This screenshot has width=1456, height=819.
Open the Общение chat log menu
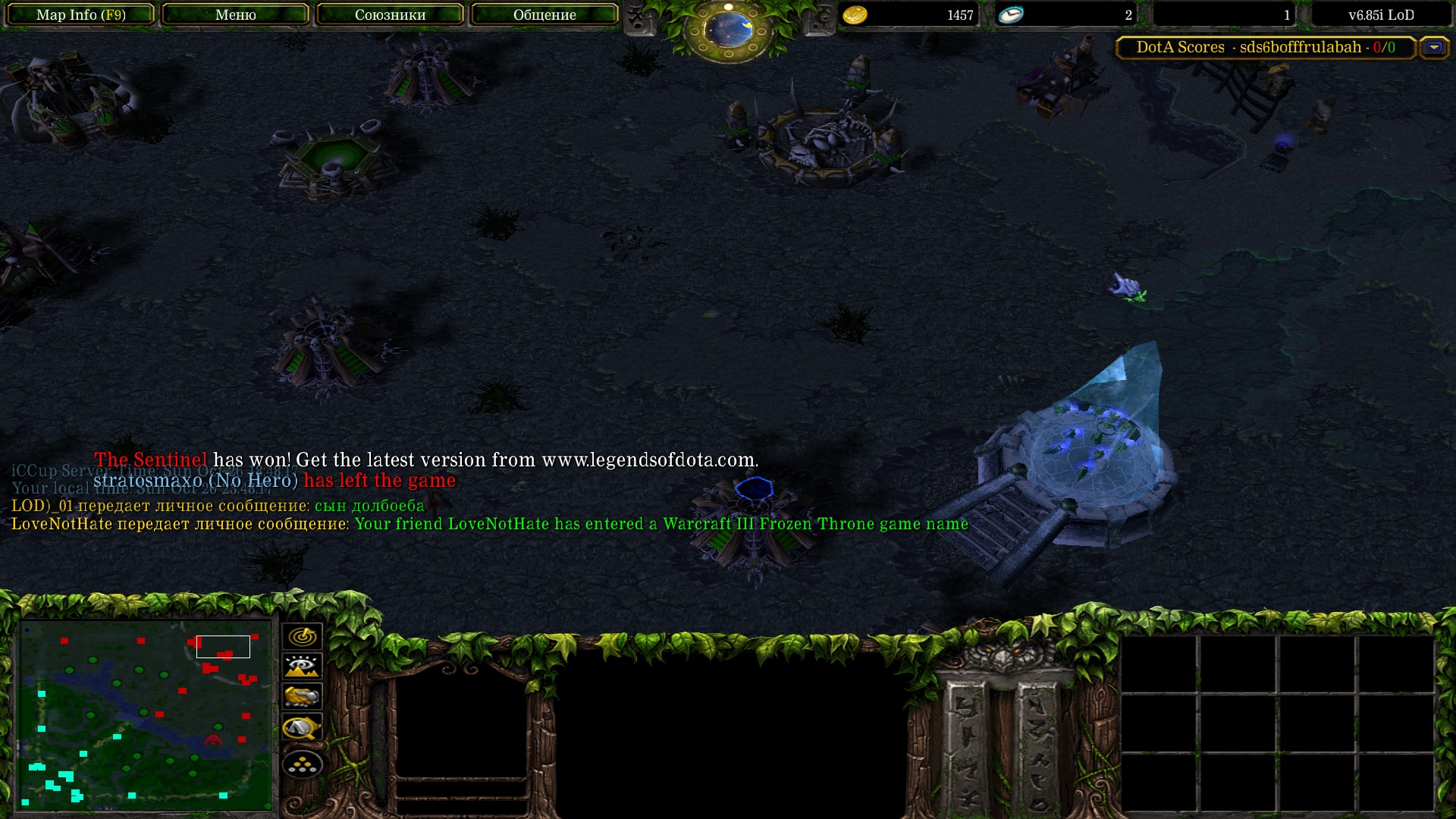(544, 14)
